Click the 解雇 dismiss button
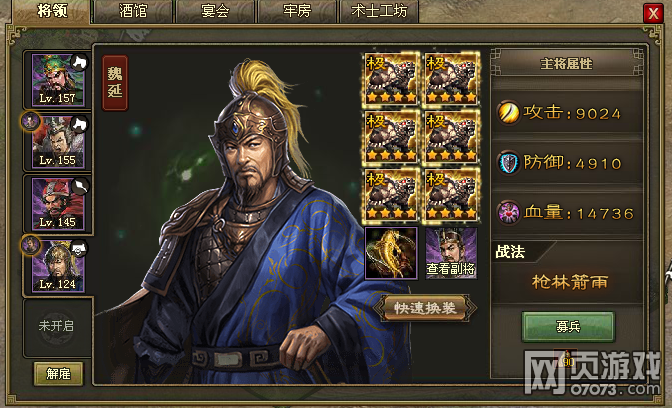The height and width of the screenshot is (408, 672). [58, 373]
